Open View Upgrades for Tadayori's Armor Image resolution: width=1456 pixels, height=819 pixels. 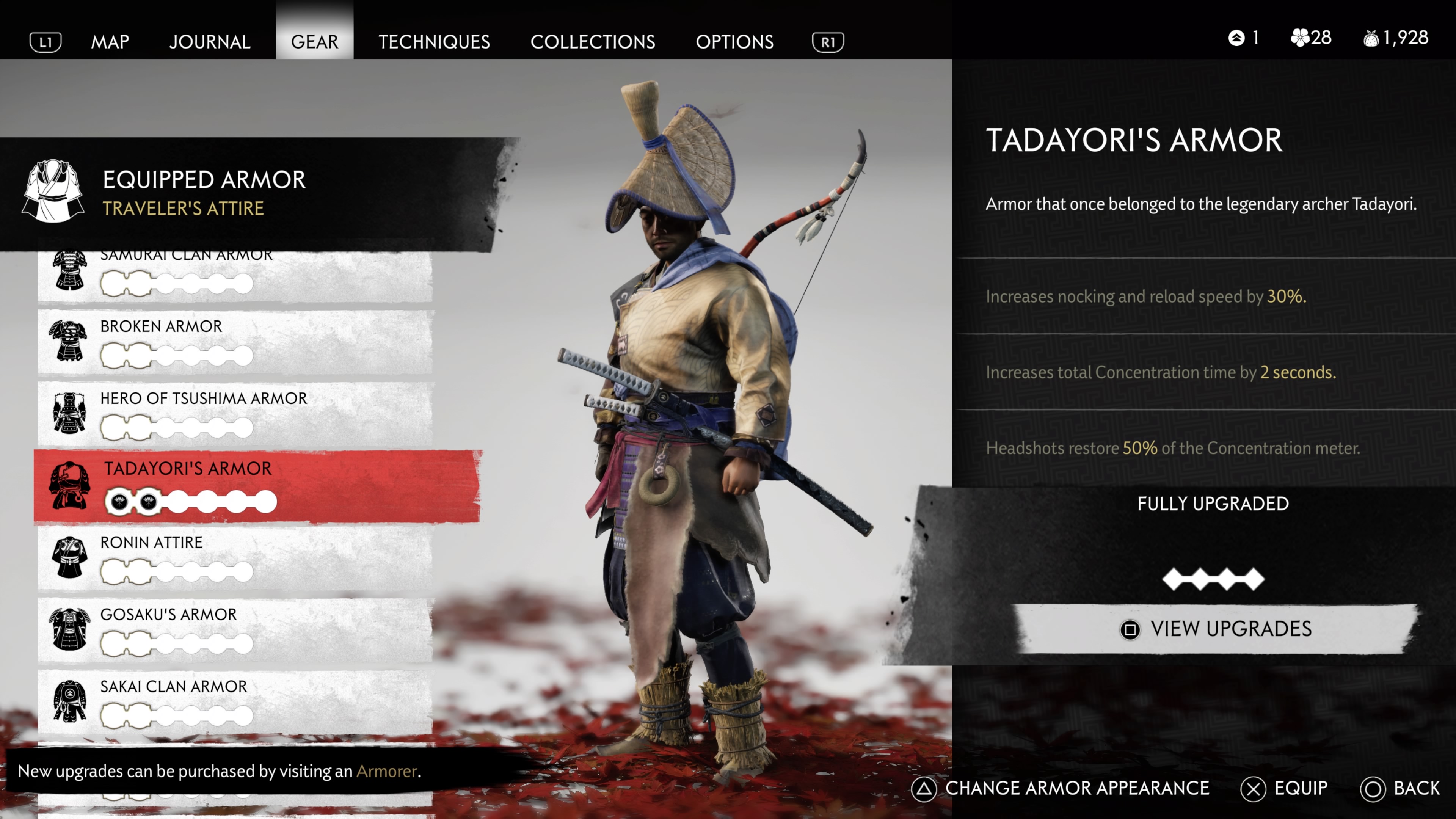coord(1215,629)
